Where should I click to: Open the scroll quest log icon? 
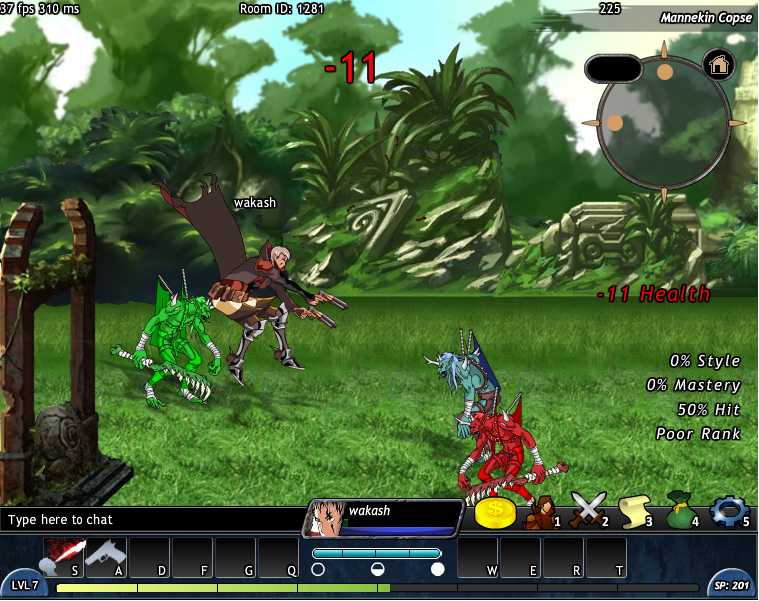tap(634, 512)
